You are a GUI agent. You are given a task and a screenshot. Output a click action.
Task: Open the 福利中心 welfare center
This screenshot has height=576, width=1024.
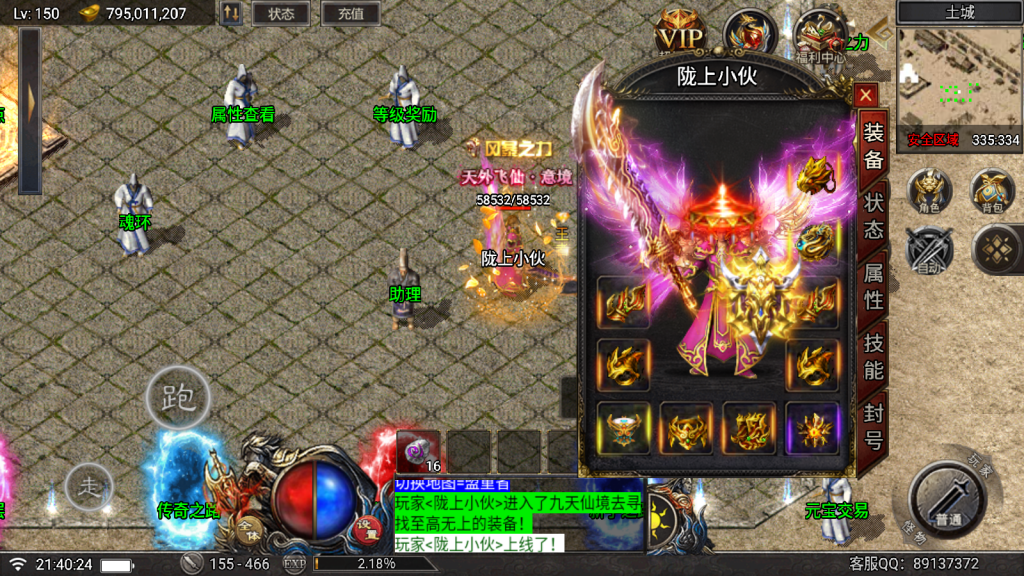click(x=820, y=36)
